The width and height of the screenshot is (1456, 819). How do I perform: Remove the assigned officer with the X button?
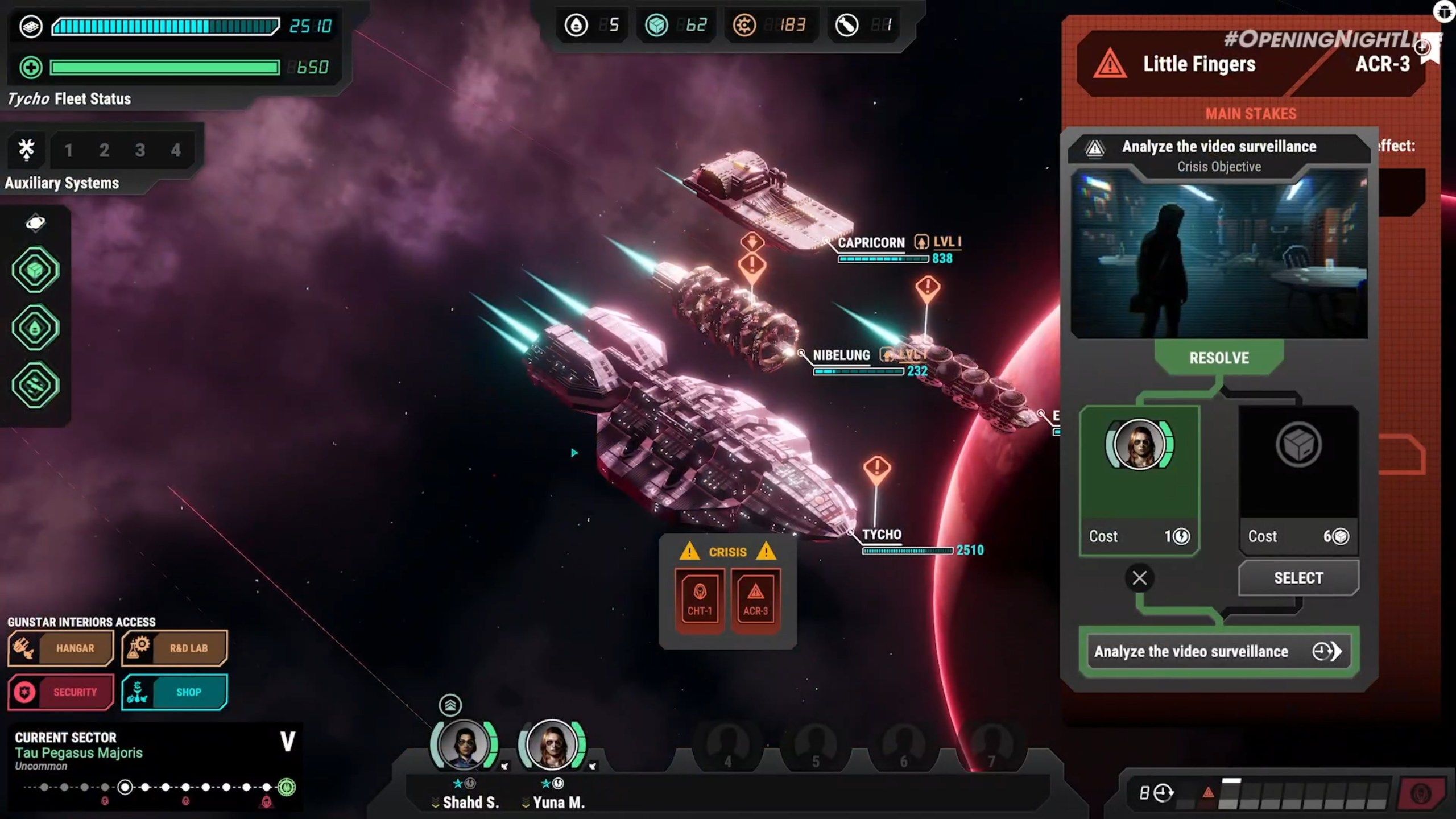tap(1139, 578)
